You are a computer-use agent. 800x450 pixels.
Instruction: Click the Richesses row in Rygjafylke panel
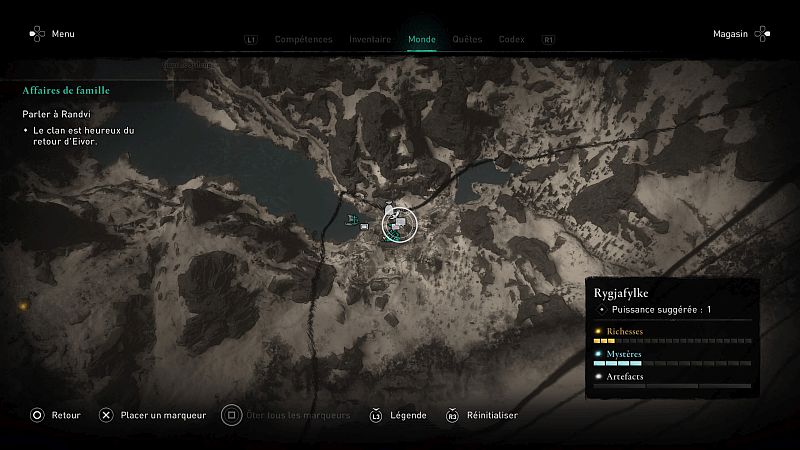671,335
